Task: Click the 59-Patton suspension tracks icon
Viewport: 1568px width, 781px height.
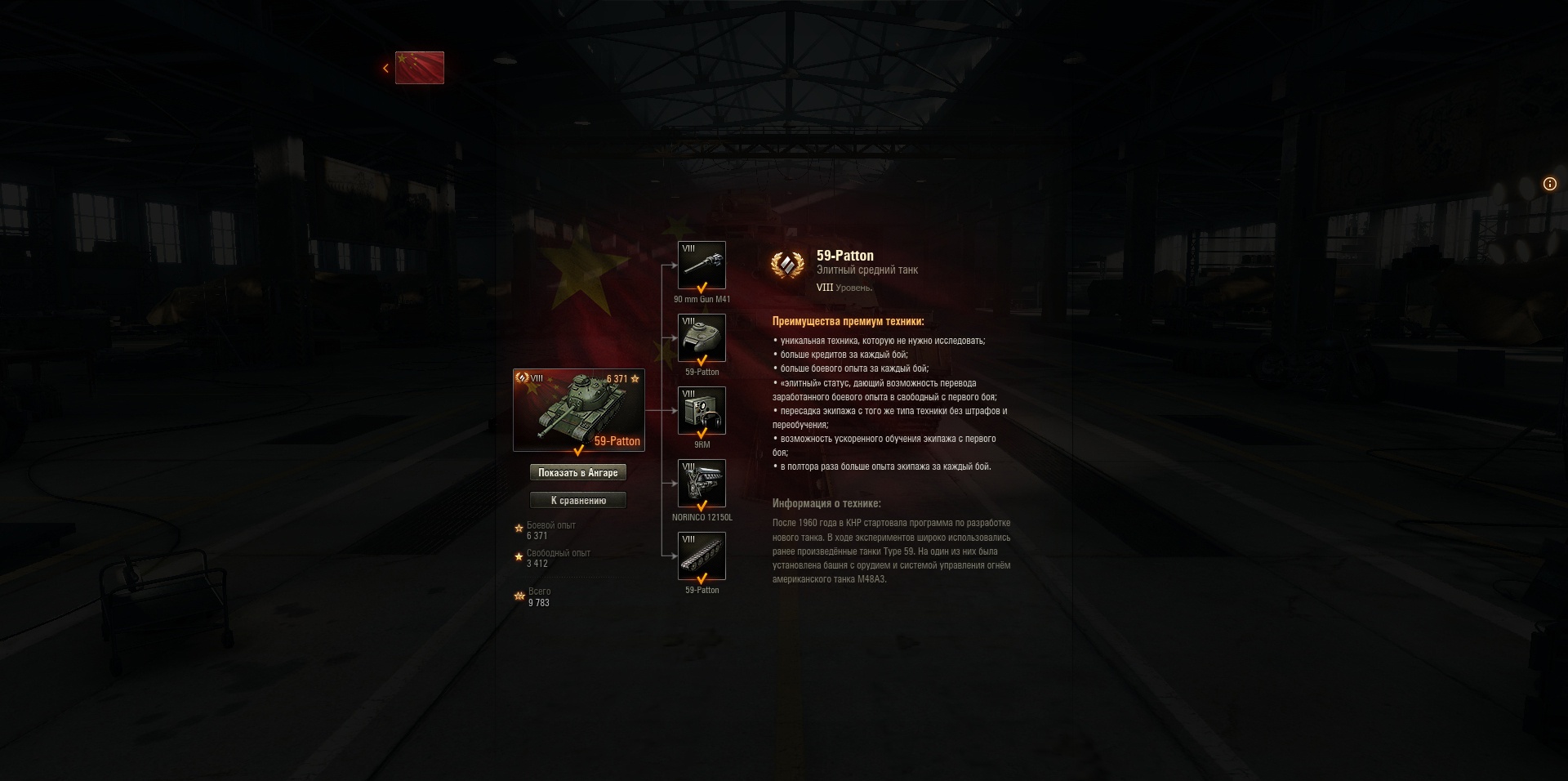Action: 701,556
